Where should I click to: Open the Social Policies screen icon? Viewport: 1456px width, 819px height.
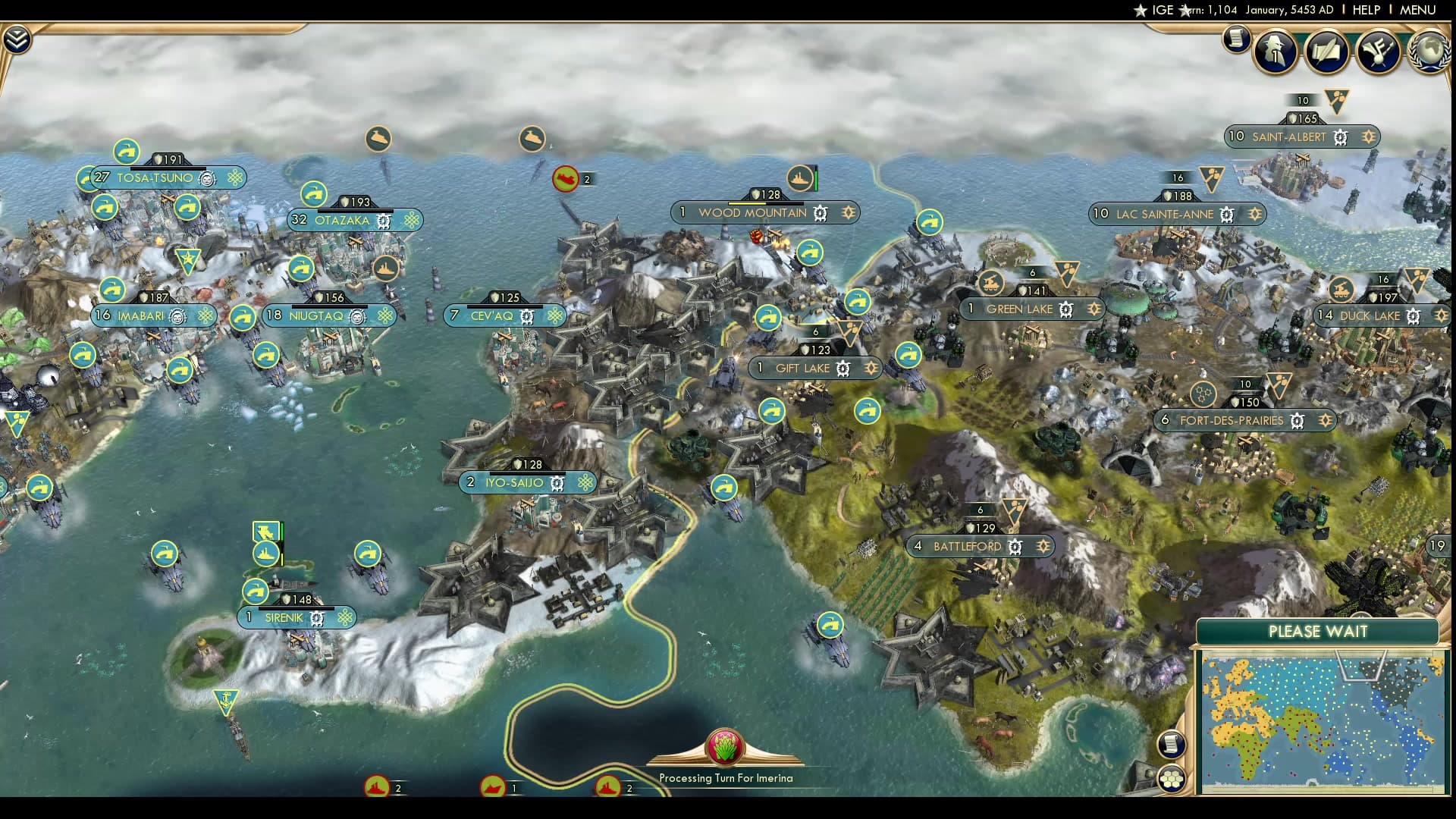(1328, 51)
